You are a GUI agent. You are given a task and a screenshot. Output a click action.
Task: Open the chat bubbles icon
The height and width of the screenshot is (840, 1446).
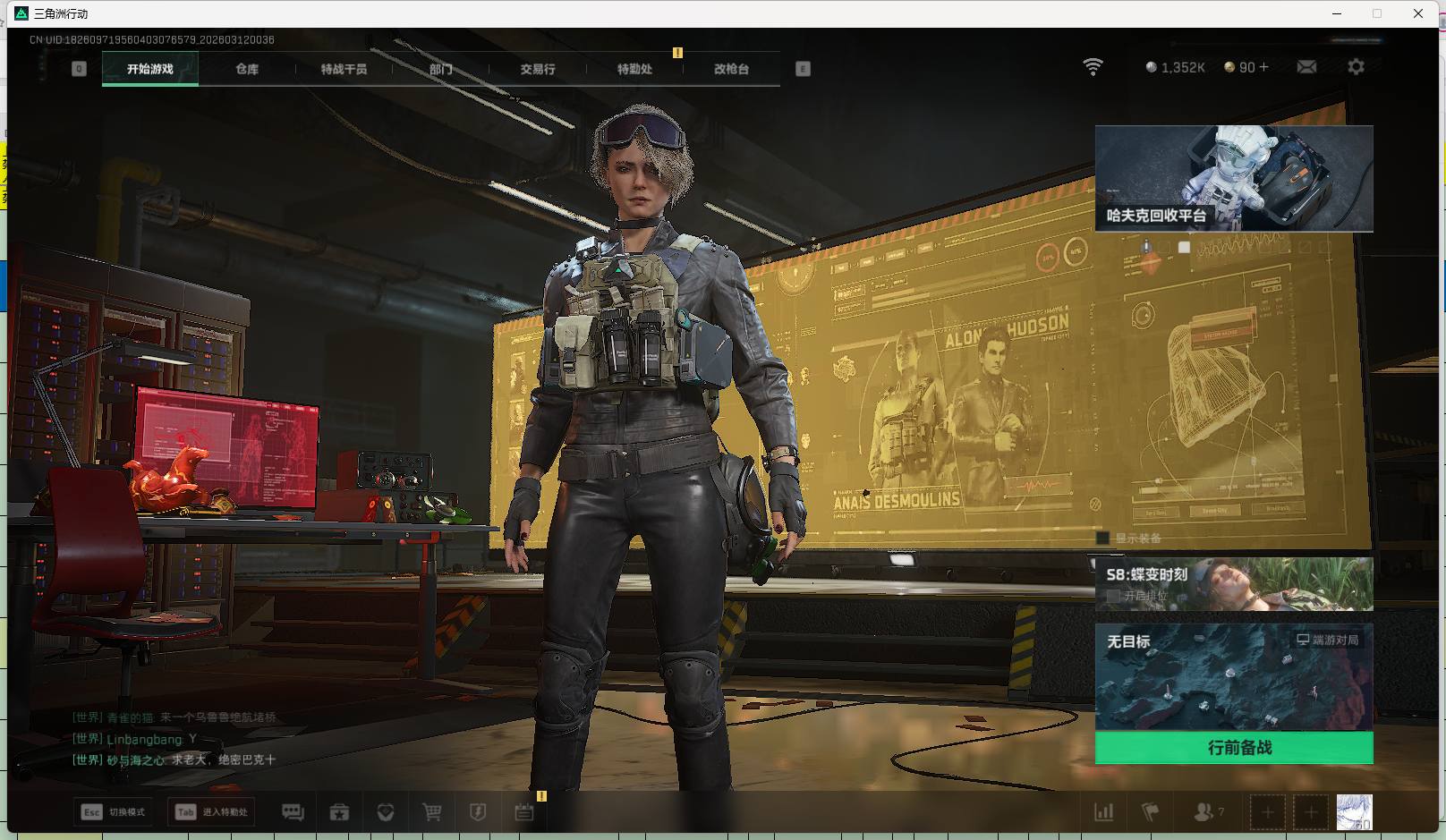[x=293, y=812]
